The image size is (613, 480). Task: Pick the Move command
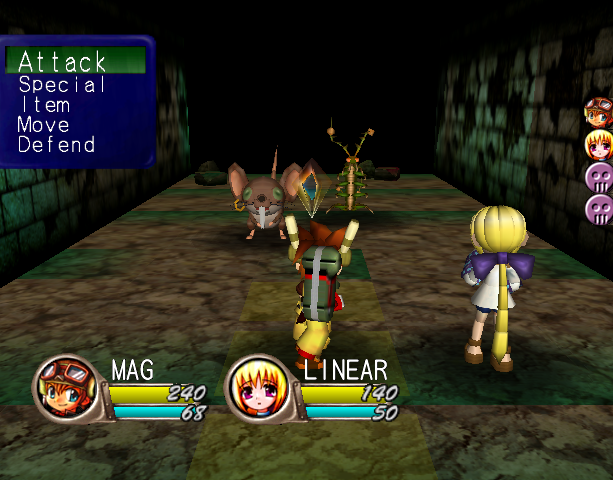tap(44, 125)
